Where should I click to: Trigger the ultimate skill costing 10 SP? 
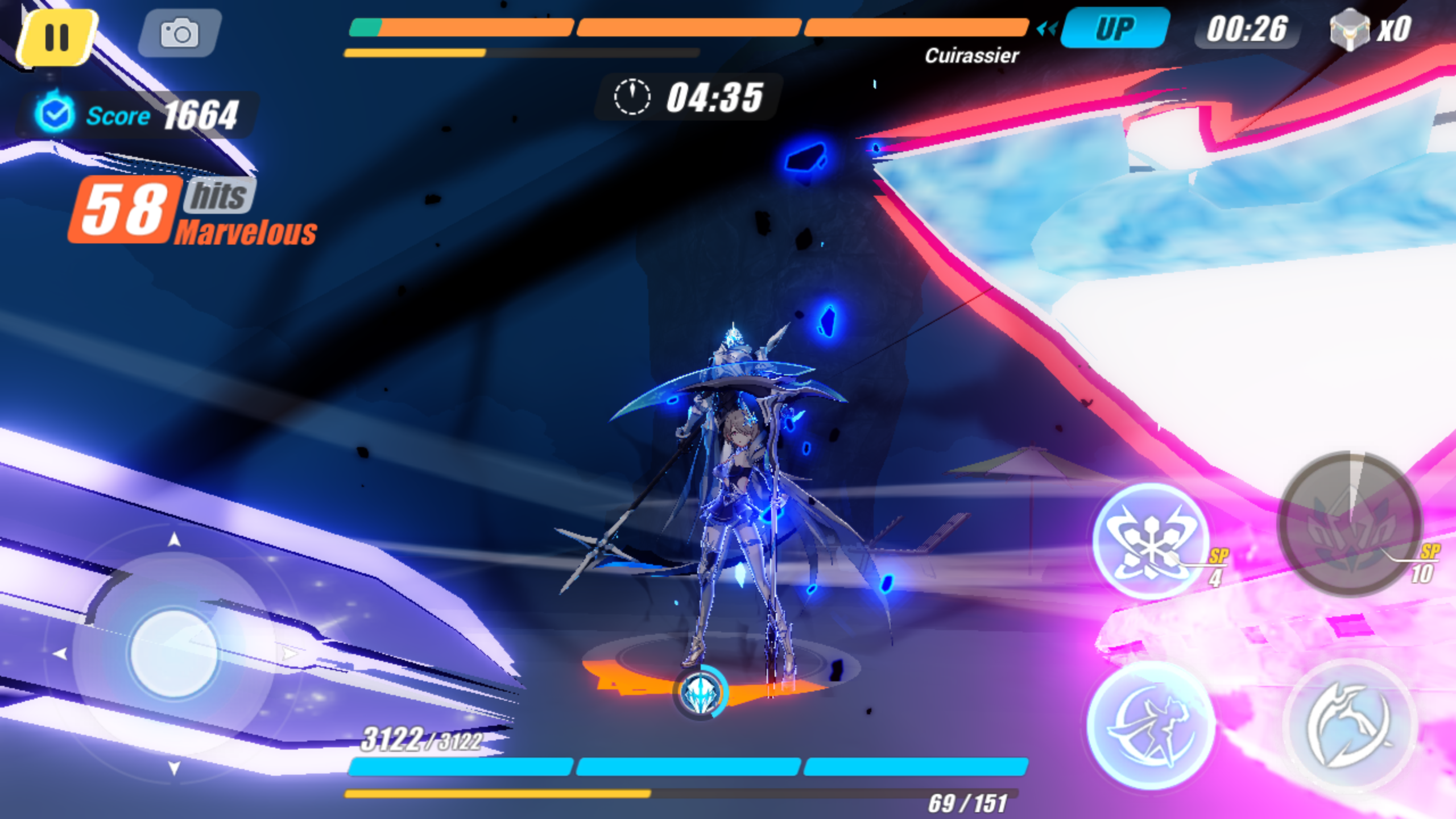pos(1349,524)
